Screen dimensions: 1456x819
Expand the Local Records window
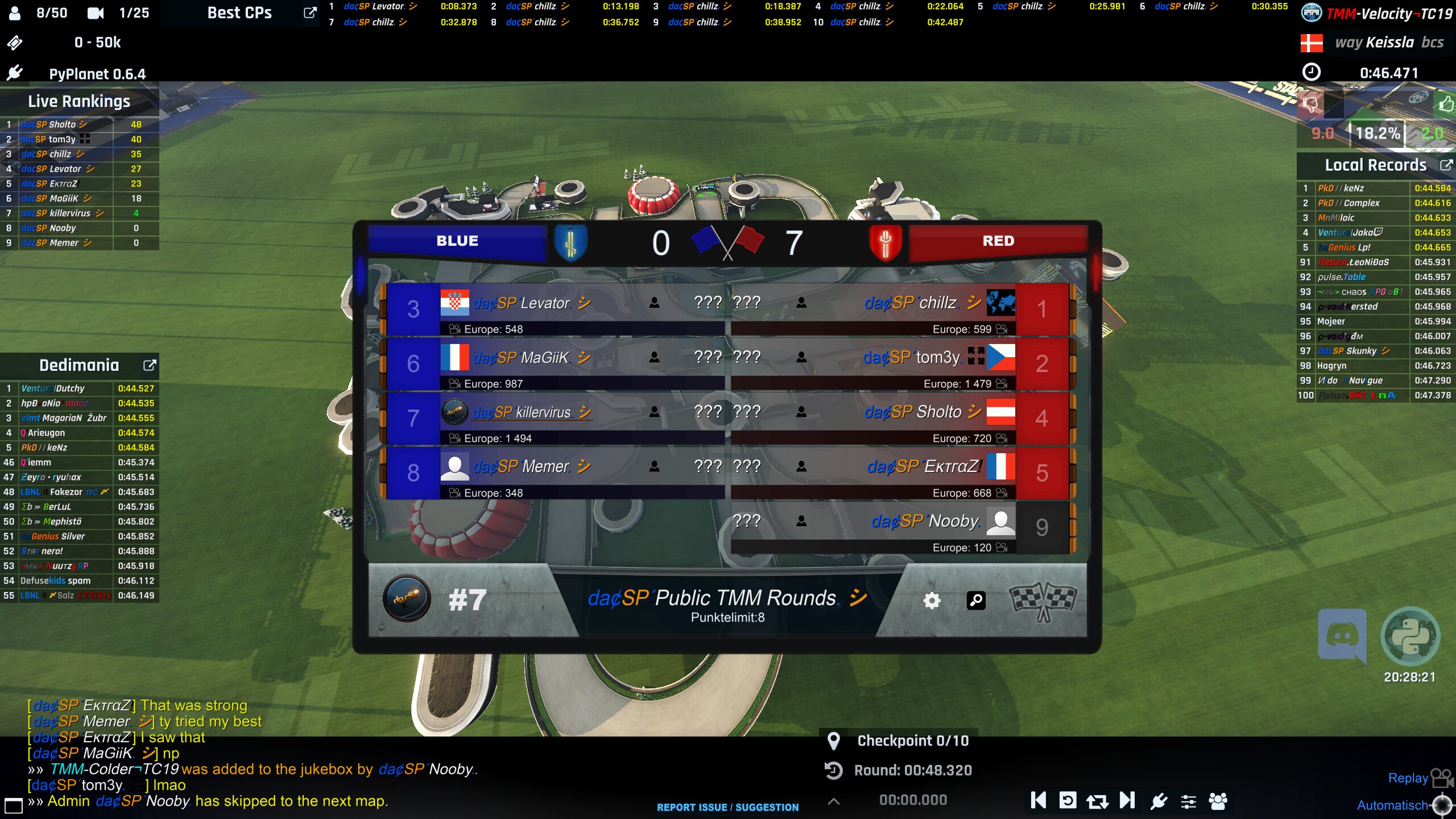tap(1445, 165)
